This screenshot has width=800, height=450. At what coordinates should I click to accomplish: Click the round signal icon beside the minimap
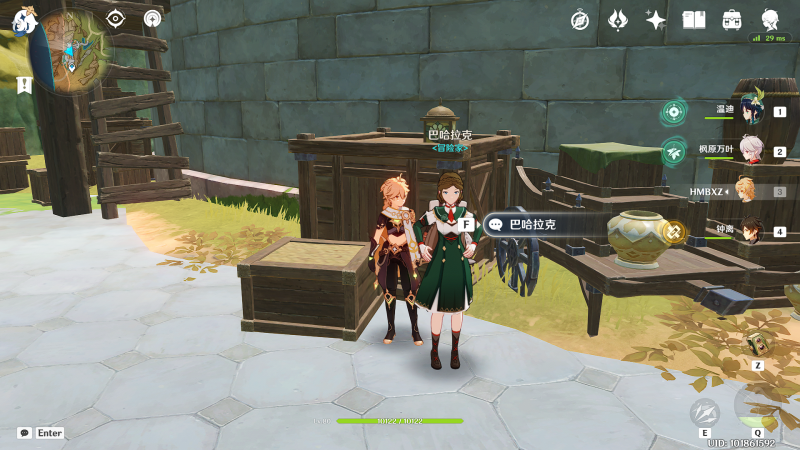[x=152, y=18]
